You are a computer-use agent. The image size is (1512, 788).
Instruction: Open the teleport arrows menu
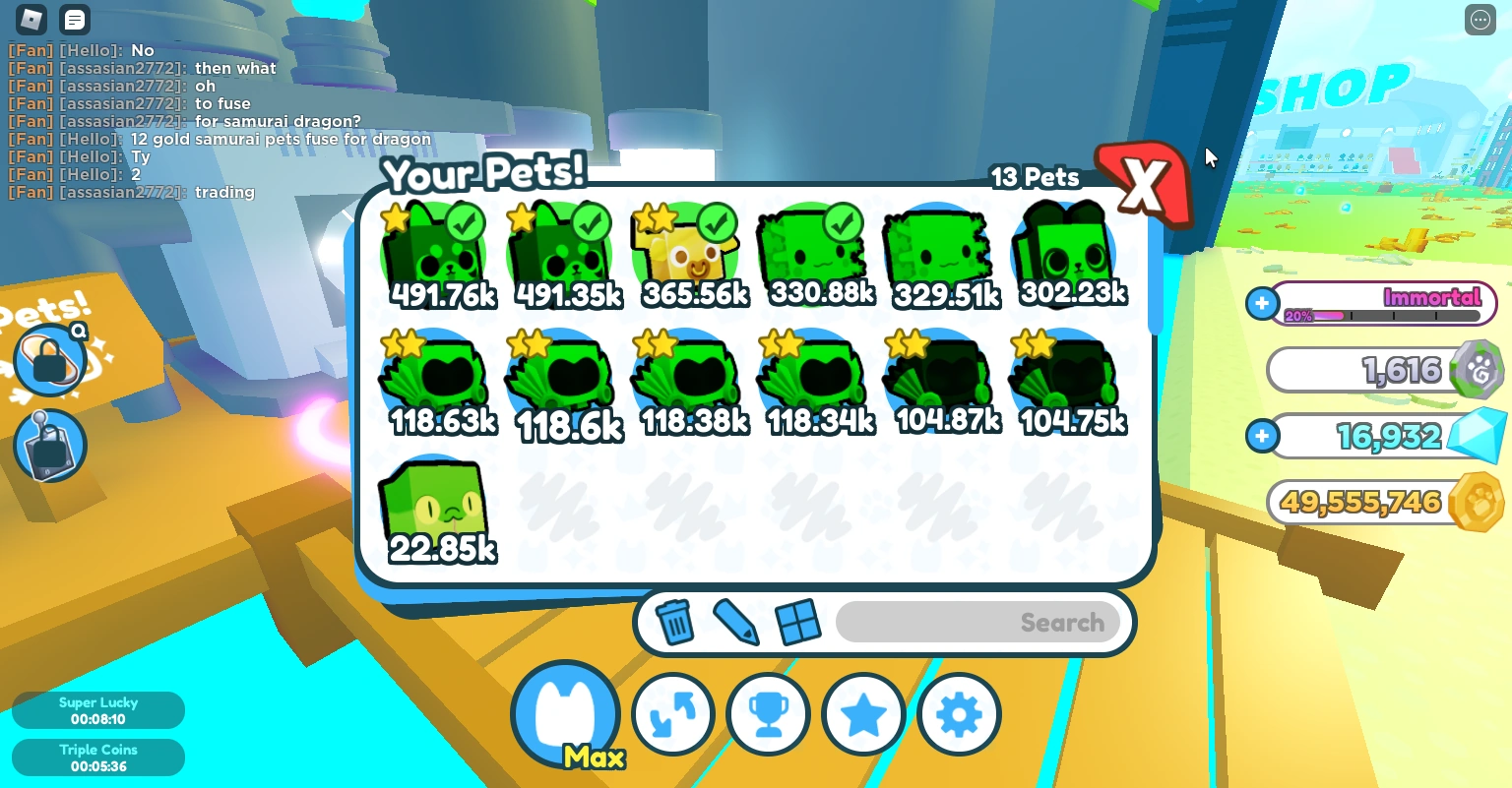coord(673,714)
